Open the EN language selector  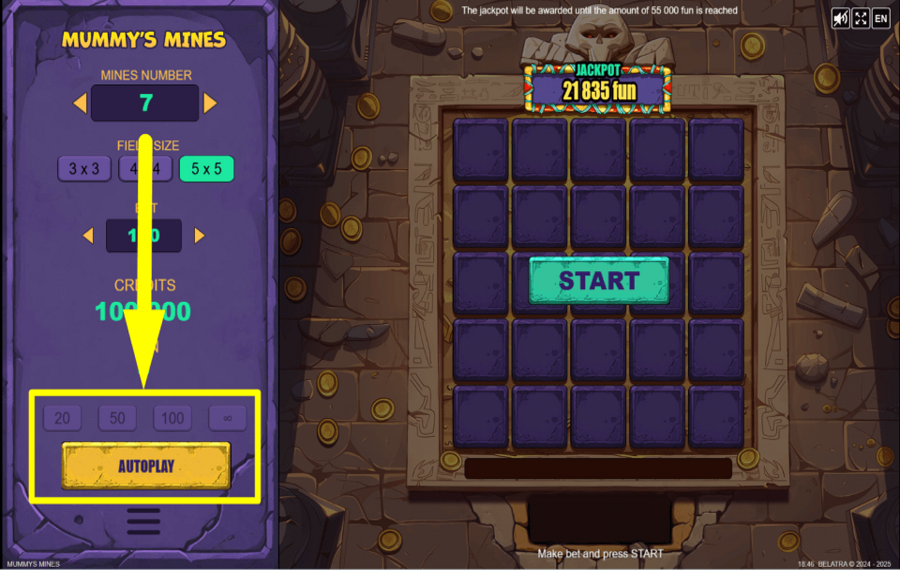(x=881, y=18)
